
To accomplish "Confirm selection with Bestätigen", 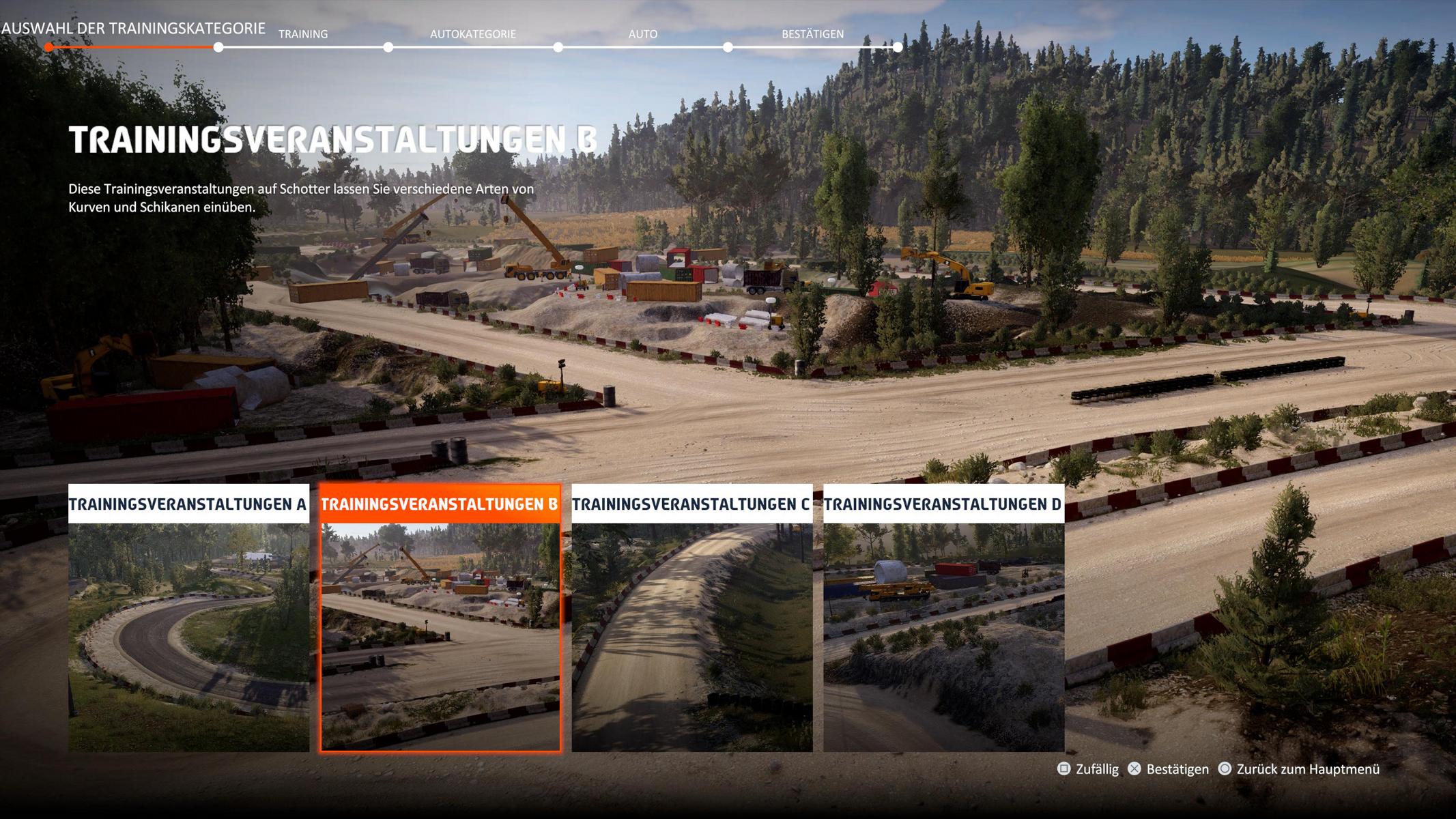I will click(x=1168, y=769).
